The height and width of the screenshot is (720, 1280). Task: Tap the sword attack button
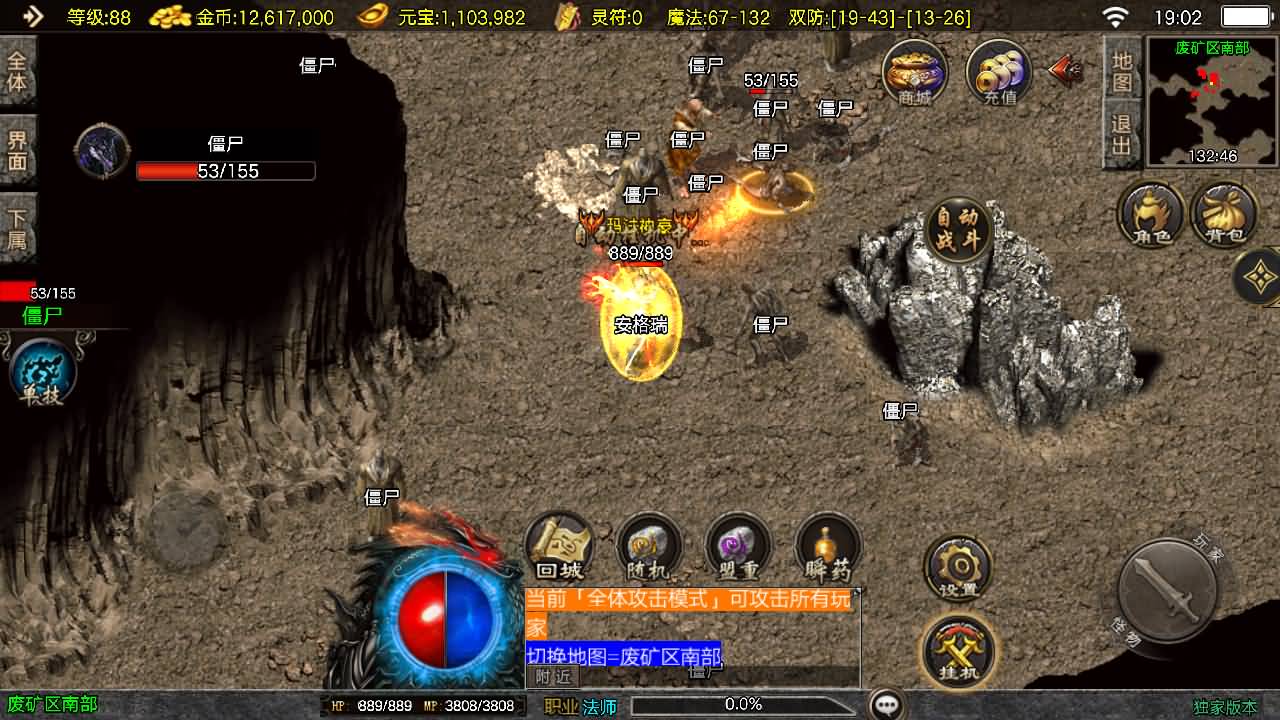[x=1167, y=589]
